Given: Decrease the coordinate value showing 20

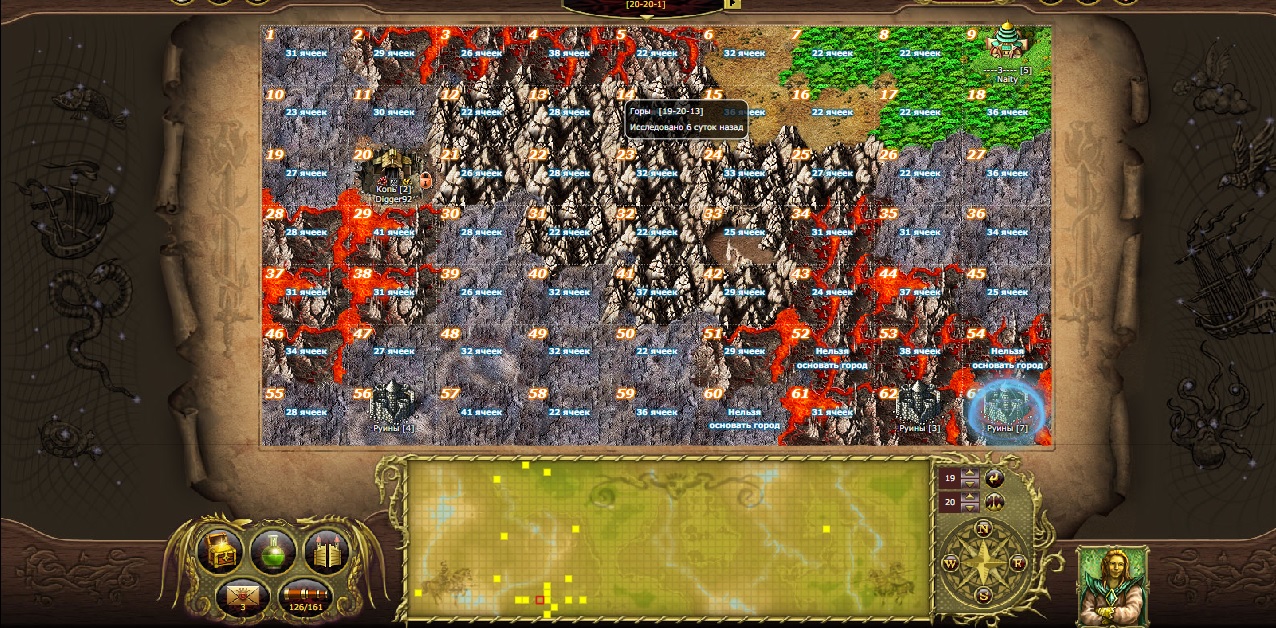Looking at the screenshot, I should tap(970, 508).
